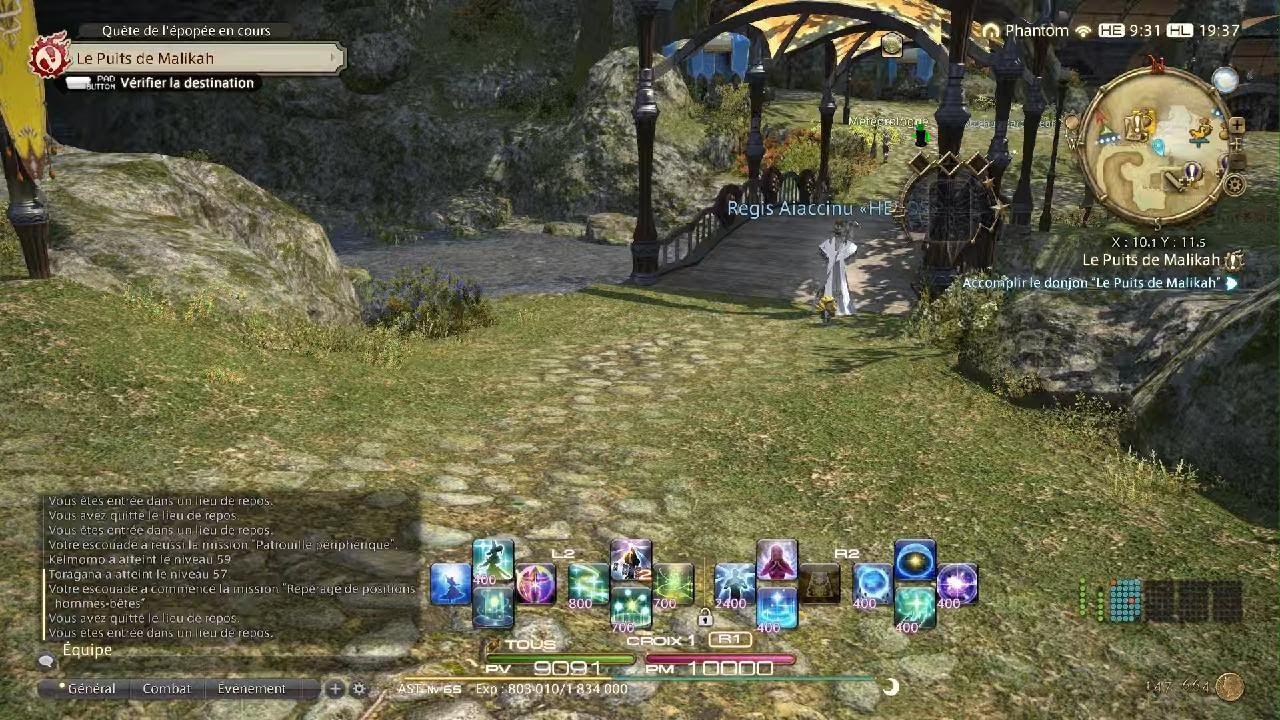Open chat log settings gear

359,689
